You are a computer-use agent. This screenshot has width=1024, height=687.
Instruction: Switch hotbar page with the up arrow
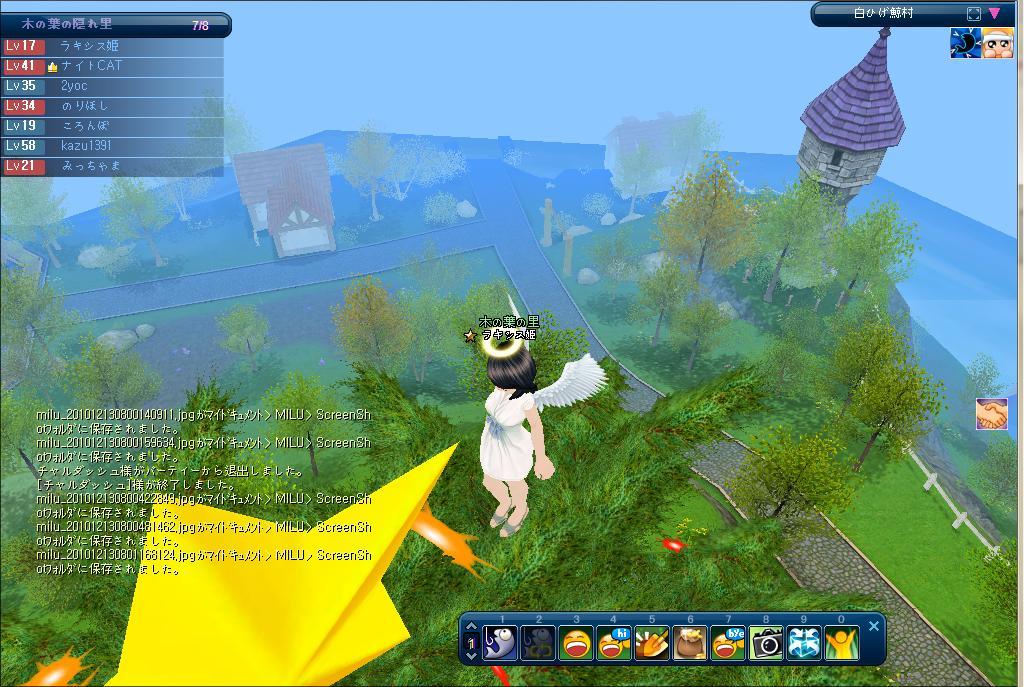472,628
